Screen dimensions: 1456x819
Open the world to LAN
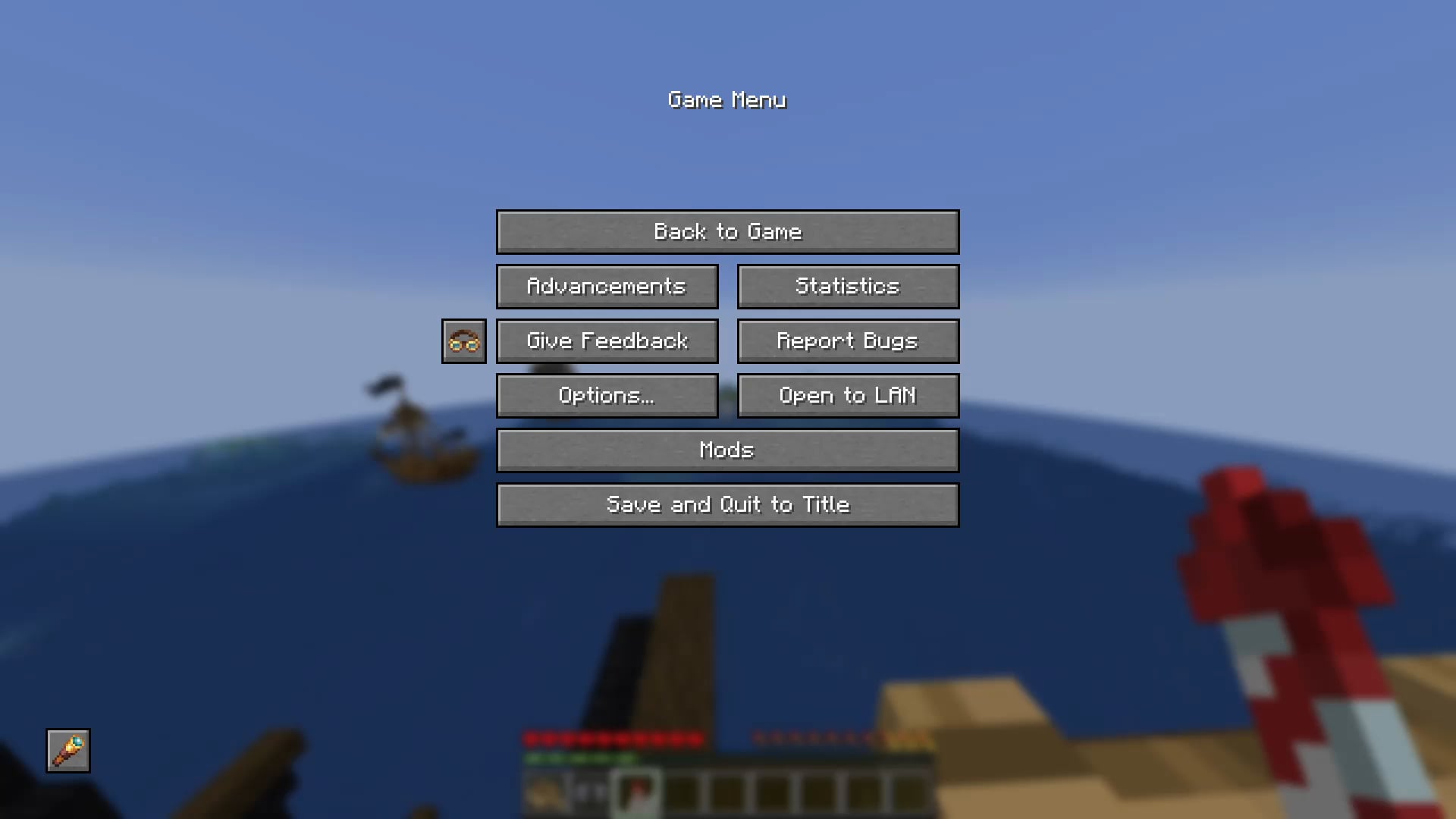[x=847, y=395]
